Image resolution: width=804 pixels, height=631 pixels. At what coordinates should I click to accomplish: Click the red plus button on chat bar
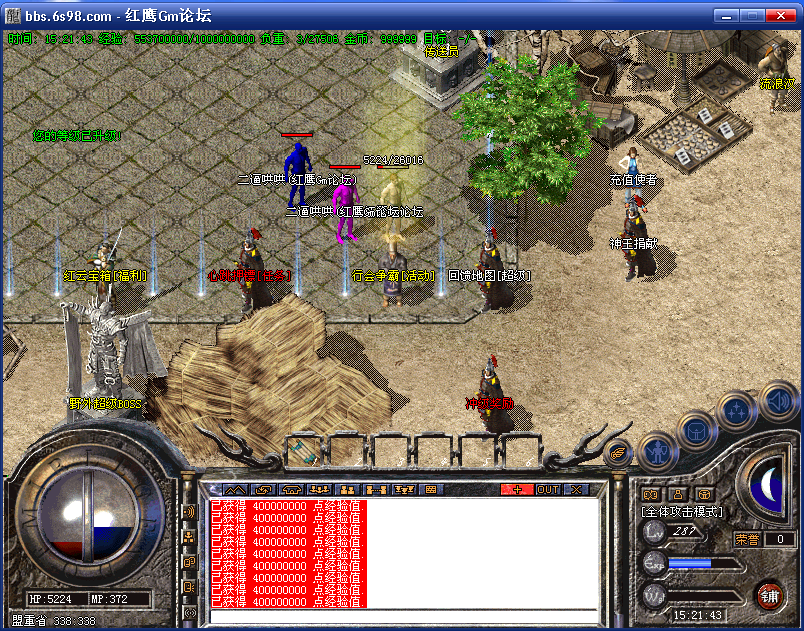(x=517, y=489)
